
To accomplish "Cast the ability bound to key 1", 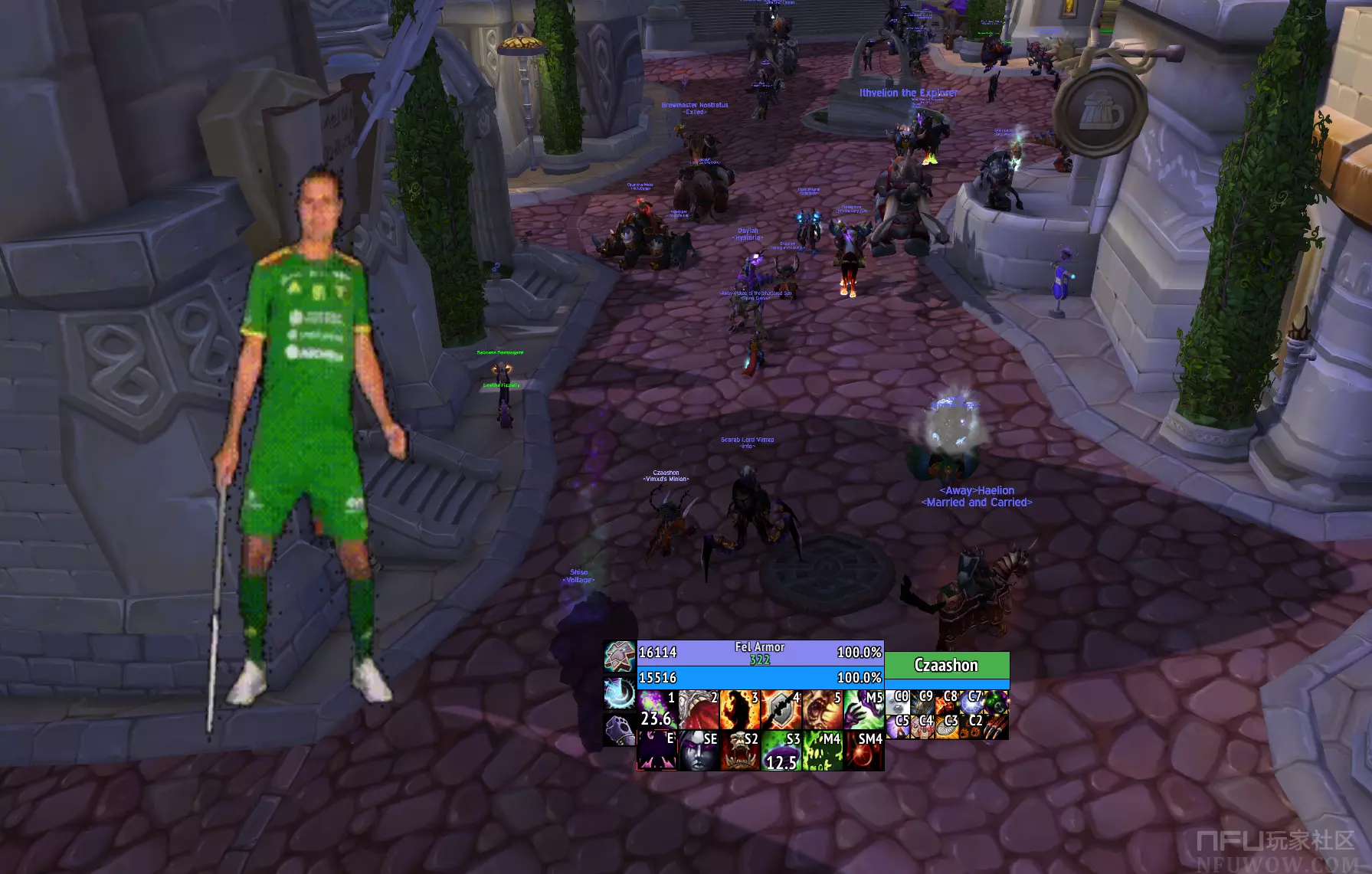I will (657, 709).
